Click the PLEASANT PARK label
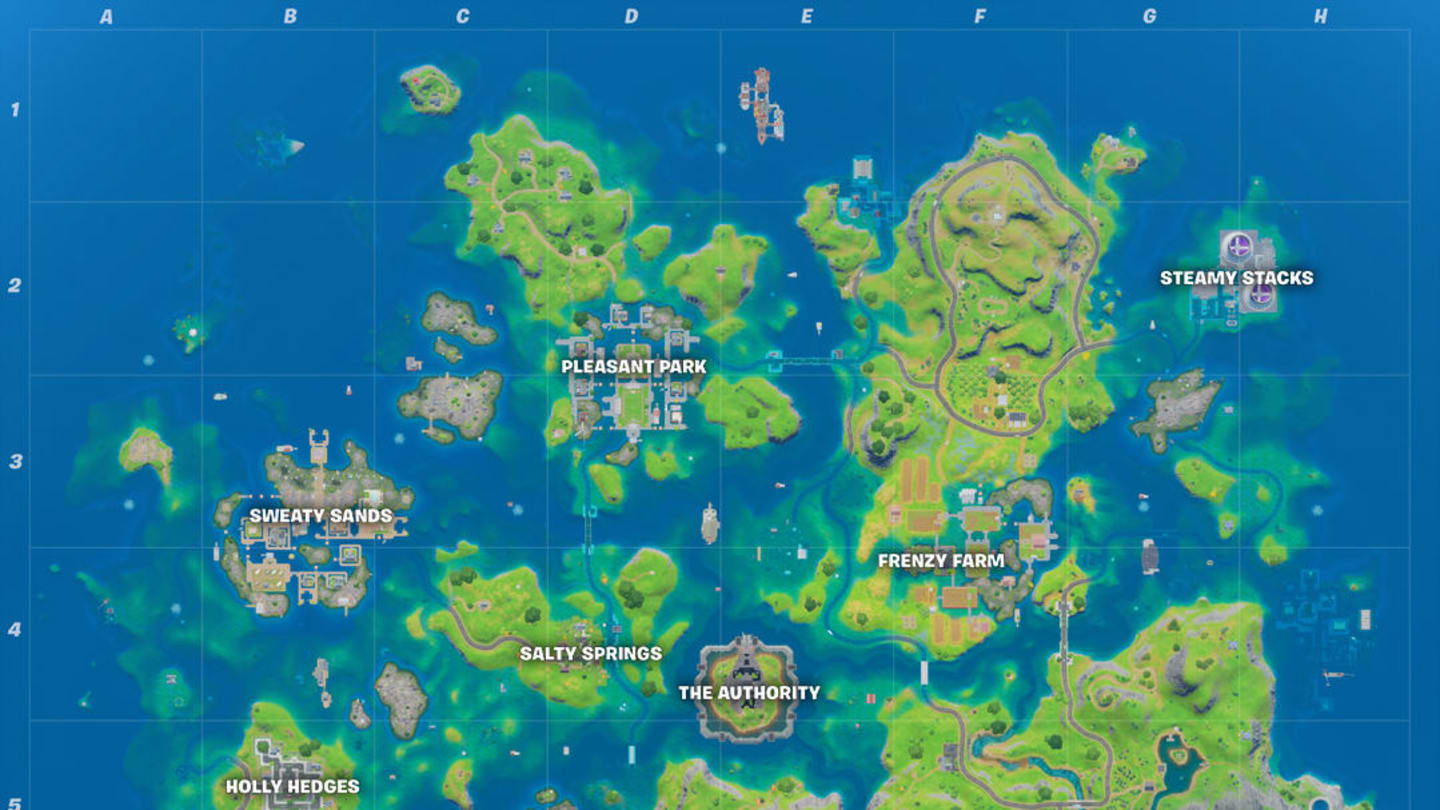Viewport: 1440px width, 810px height. coord(634,367)
